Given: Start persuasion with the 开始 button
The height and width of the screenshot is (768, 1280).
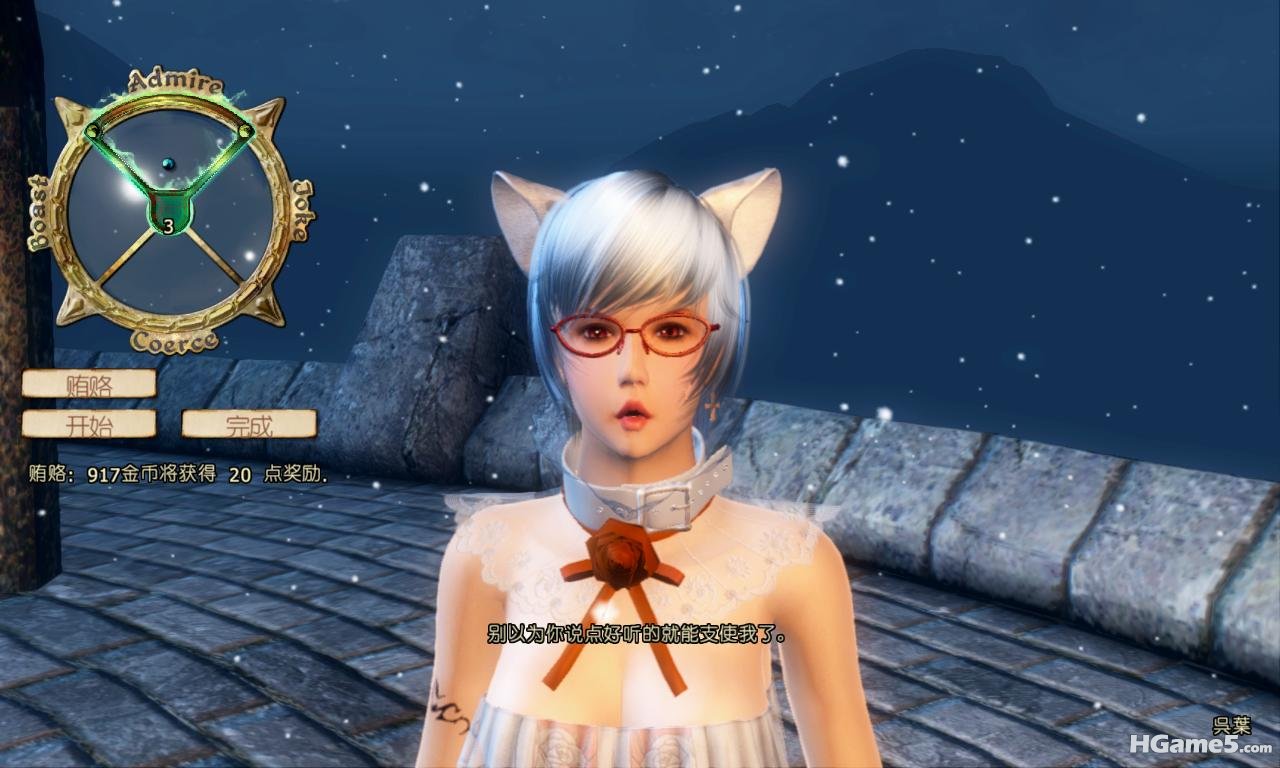Looking at the screenshot, I should point(89,424).
